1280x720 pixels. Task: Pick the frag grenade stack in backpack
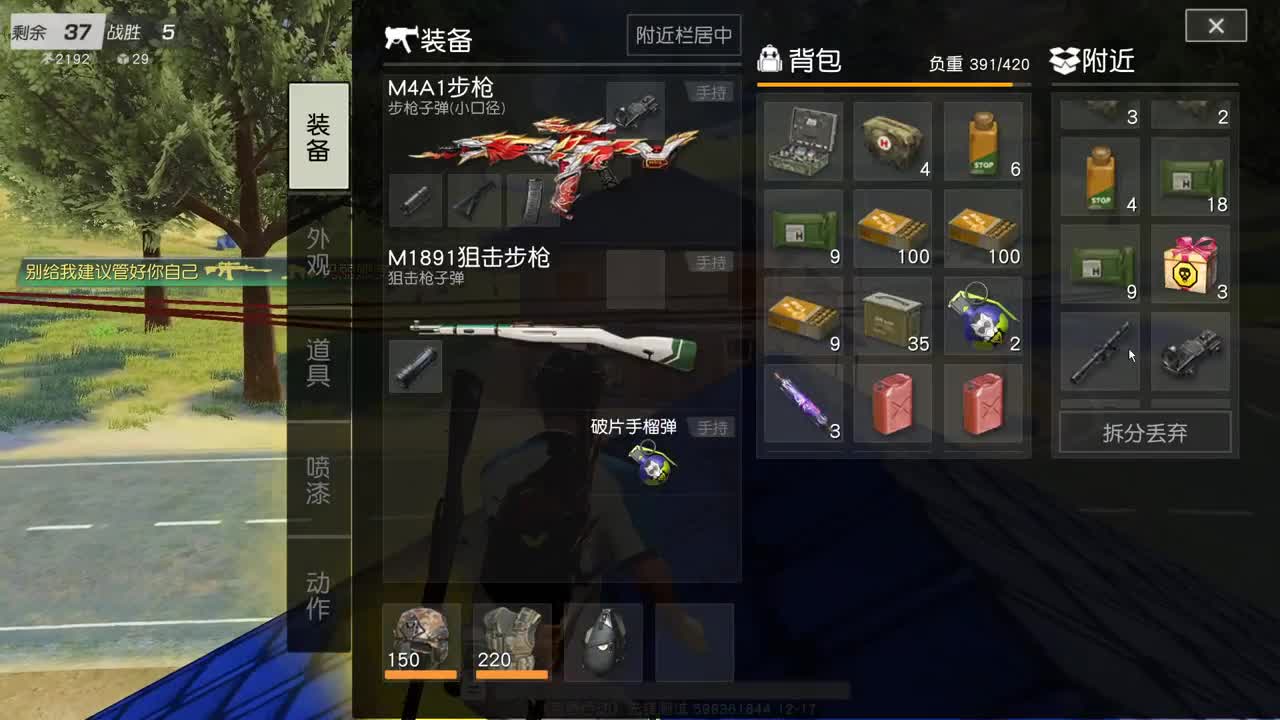982,315
